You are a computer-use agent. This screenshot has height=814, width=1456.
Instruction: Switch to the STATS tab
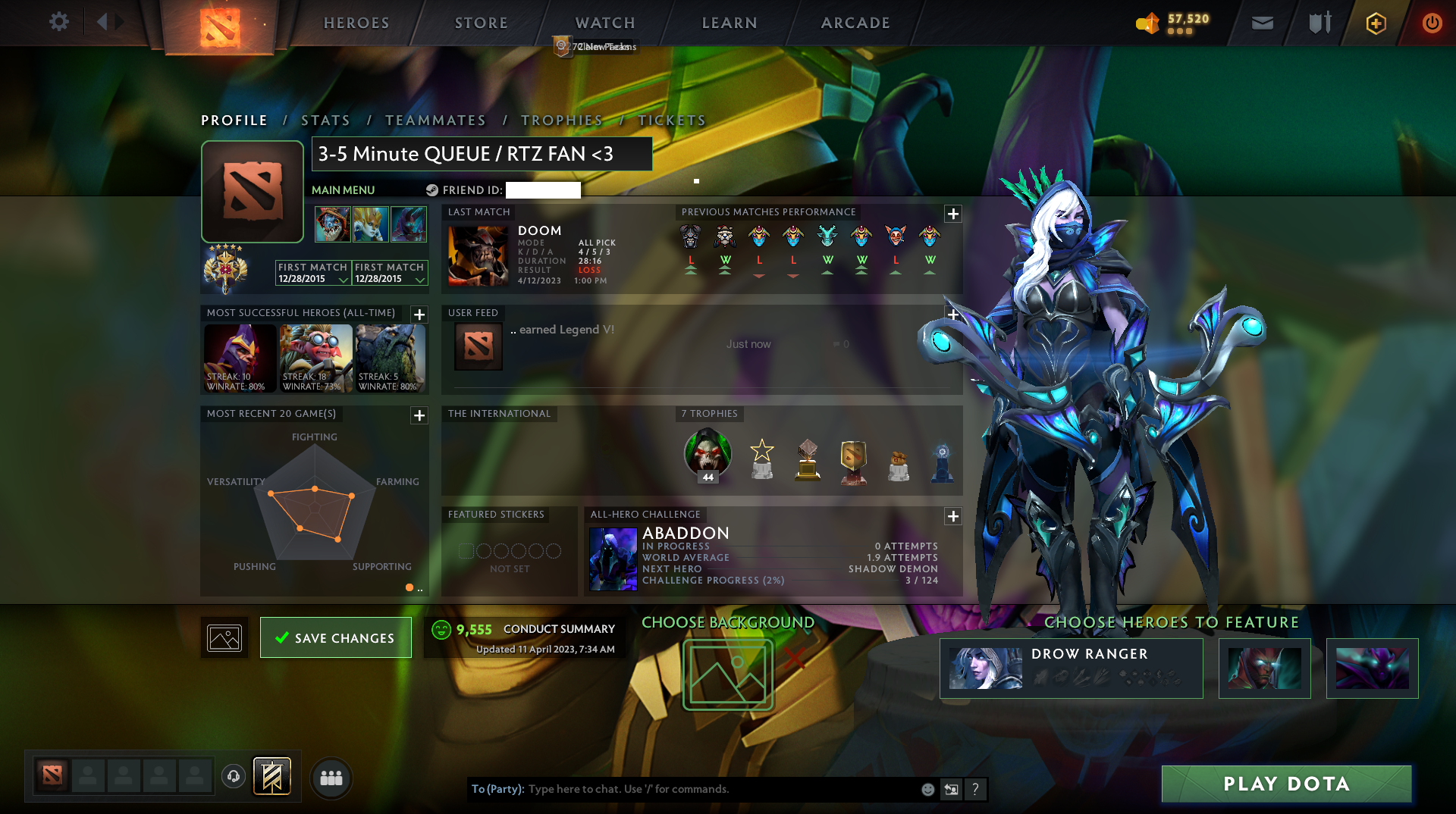tap(325, 120)
